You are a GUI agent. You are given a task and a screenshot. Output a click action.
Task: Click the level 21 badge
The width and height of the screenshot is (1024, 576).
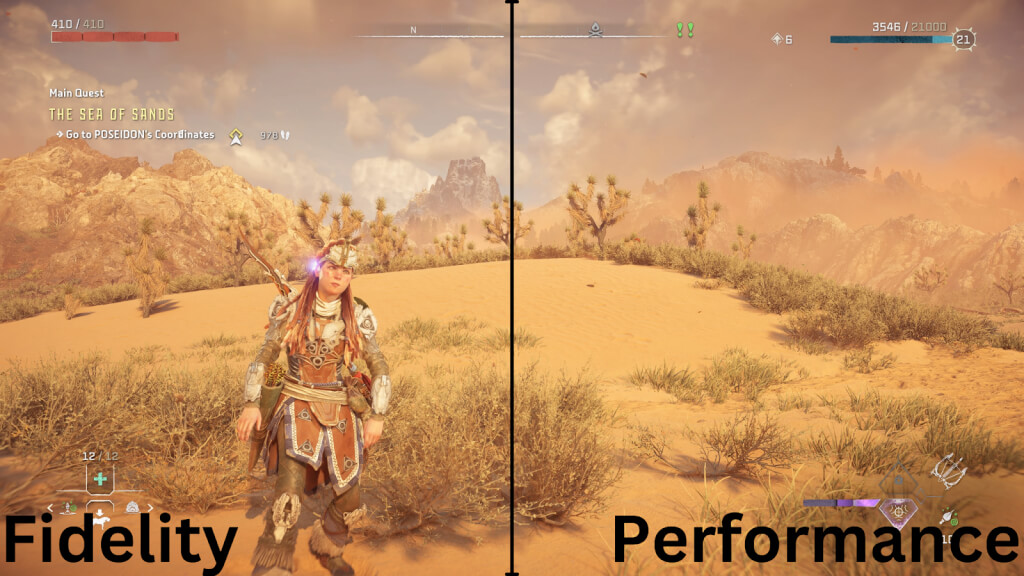point(964,40)
